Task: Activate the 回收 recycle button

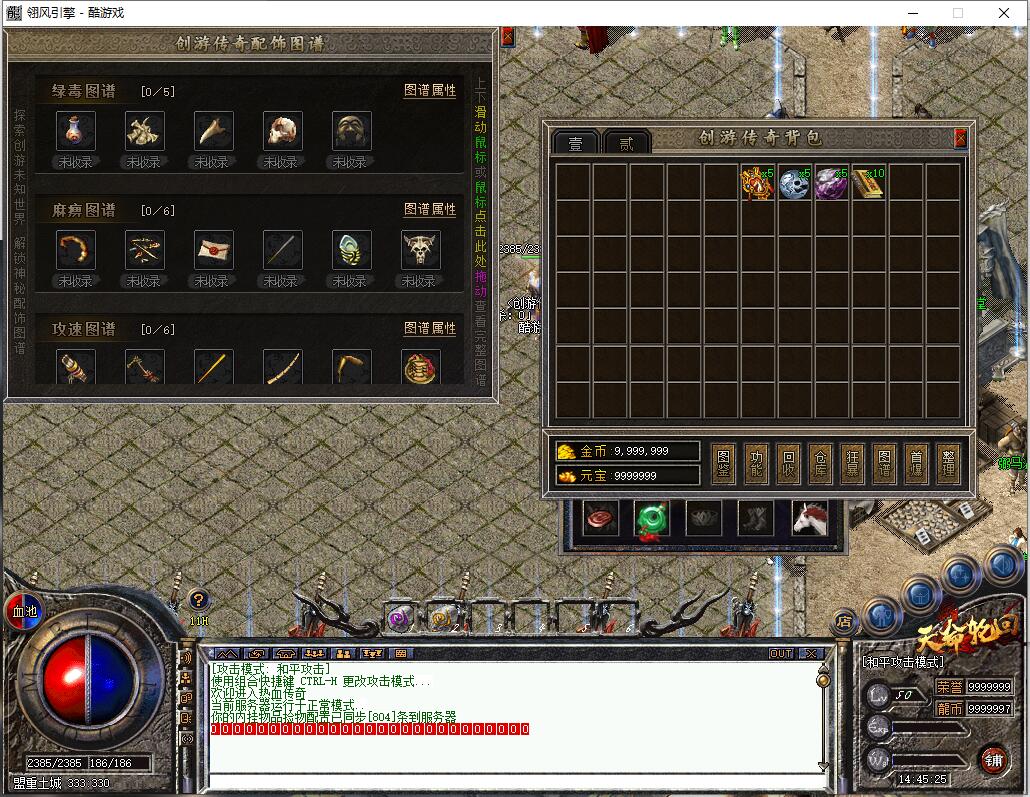Action: pos(788,465)
